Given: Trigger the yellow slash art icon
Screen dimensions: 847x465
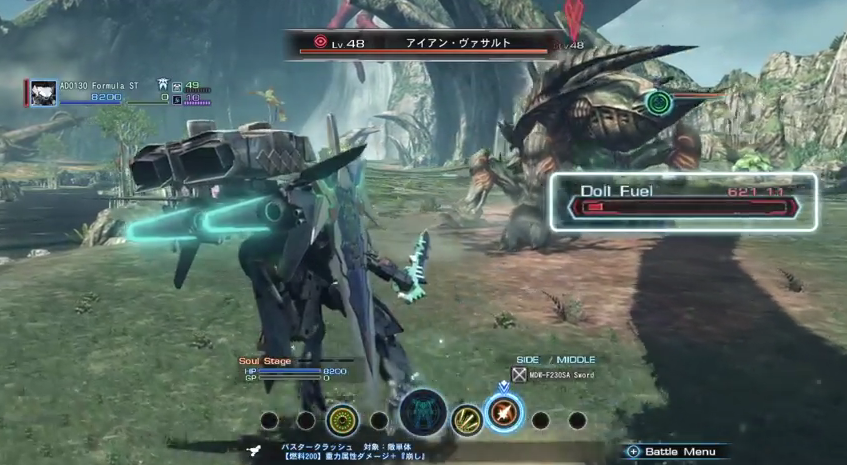Looking at the screenshot, I should (x=466, y=420).
